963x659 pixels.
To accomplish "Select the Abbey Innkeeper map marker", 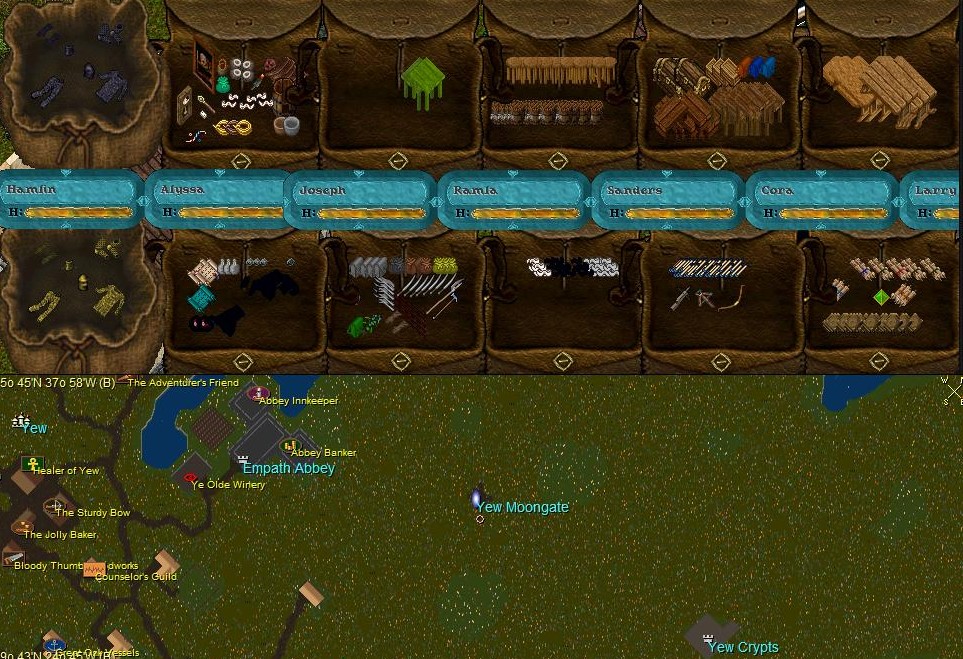I will [259, 394].
